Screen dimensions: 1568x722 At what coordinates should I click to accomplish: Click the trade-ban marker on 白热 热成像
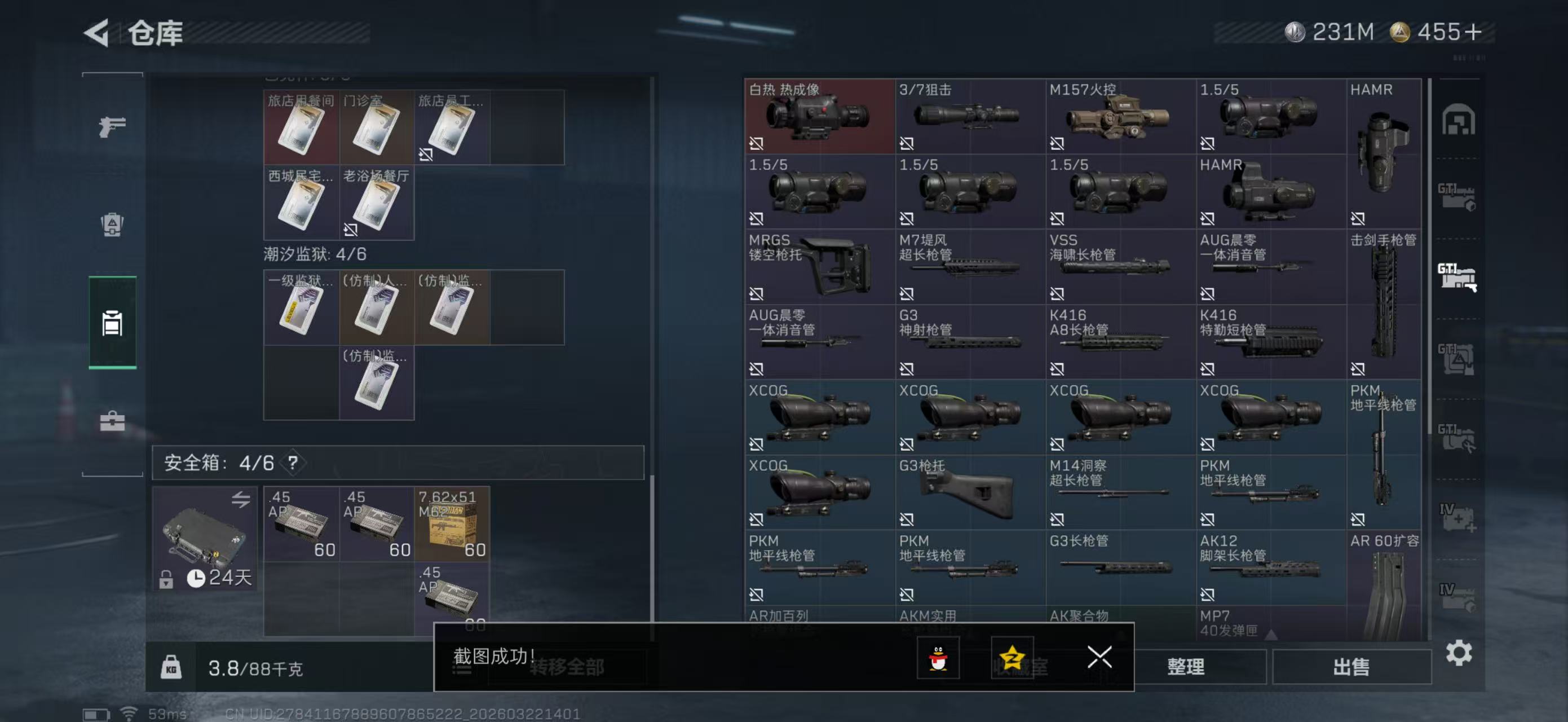click(757, 144)
